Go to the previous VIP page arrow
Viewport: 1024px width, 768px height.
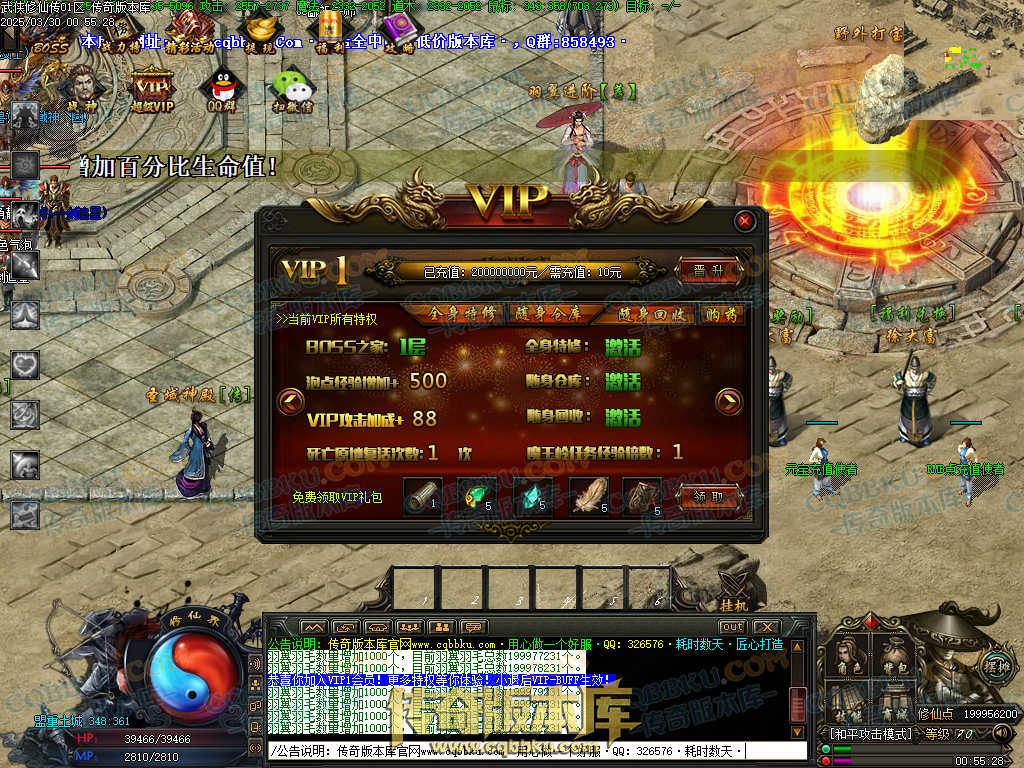[x=291, y=402]
